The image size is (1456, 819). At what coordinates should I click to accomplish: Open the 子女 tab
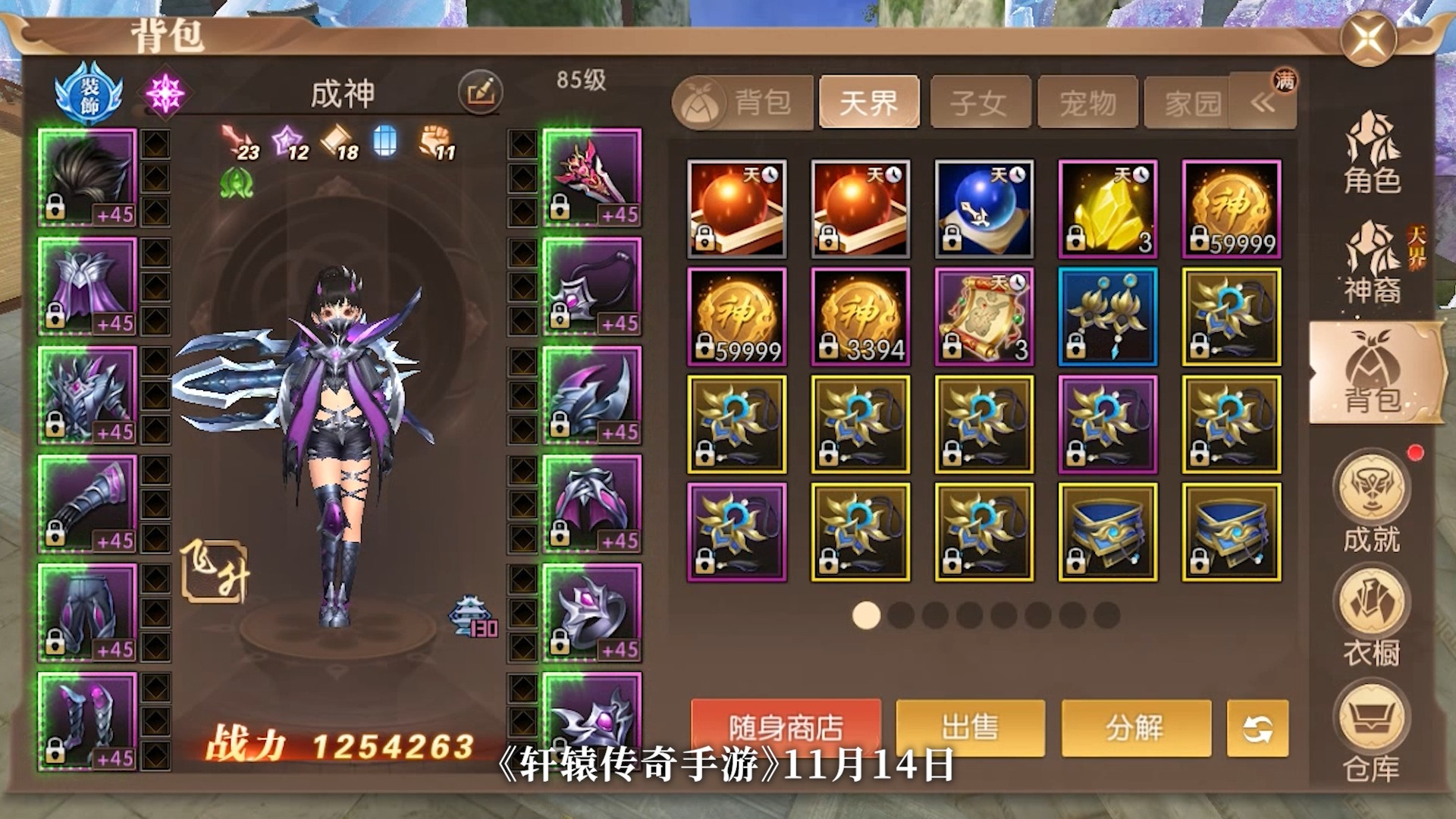979,102
